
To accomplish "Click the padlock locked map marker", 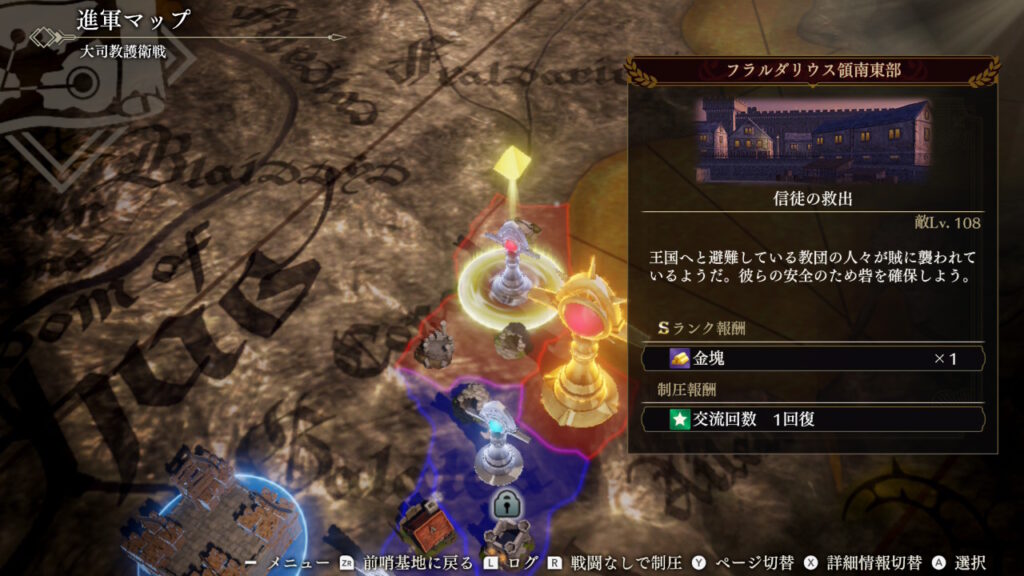I will click(504, 506).
